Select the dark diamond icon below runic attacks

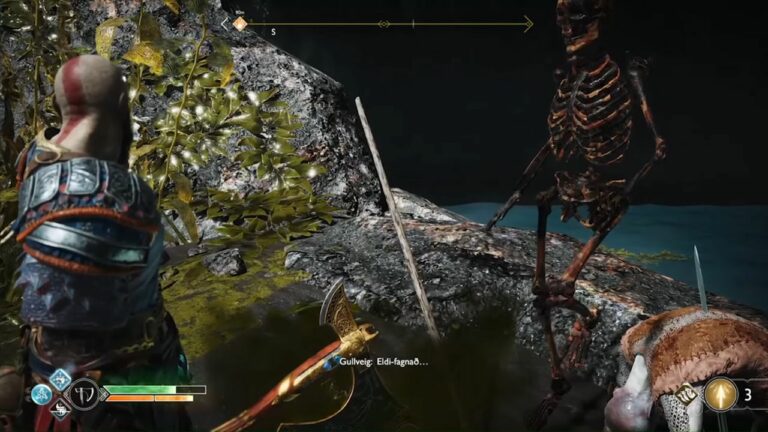[59, 409]
